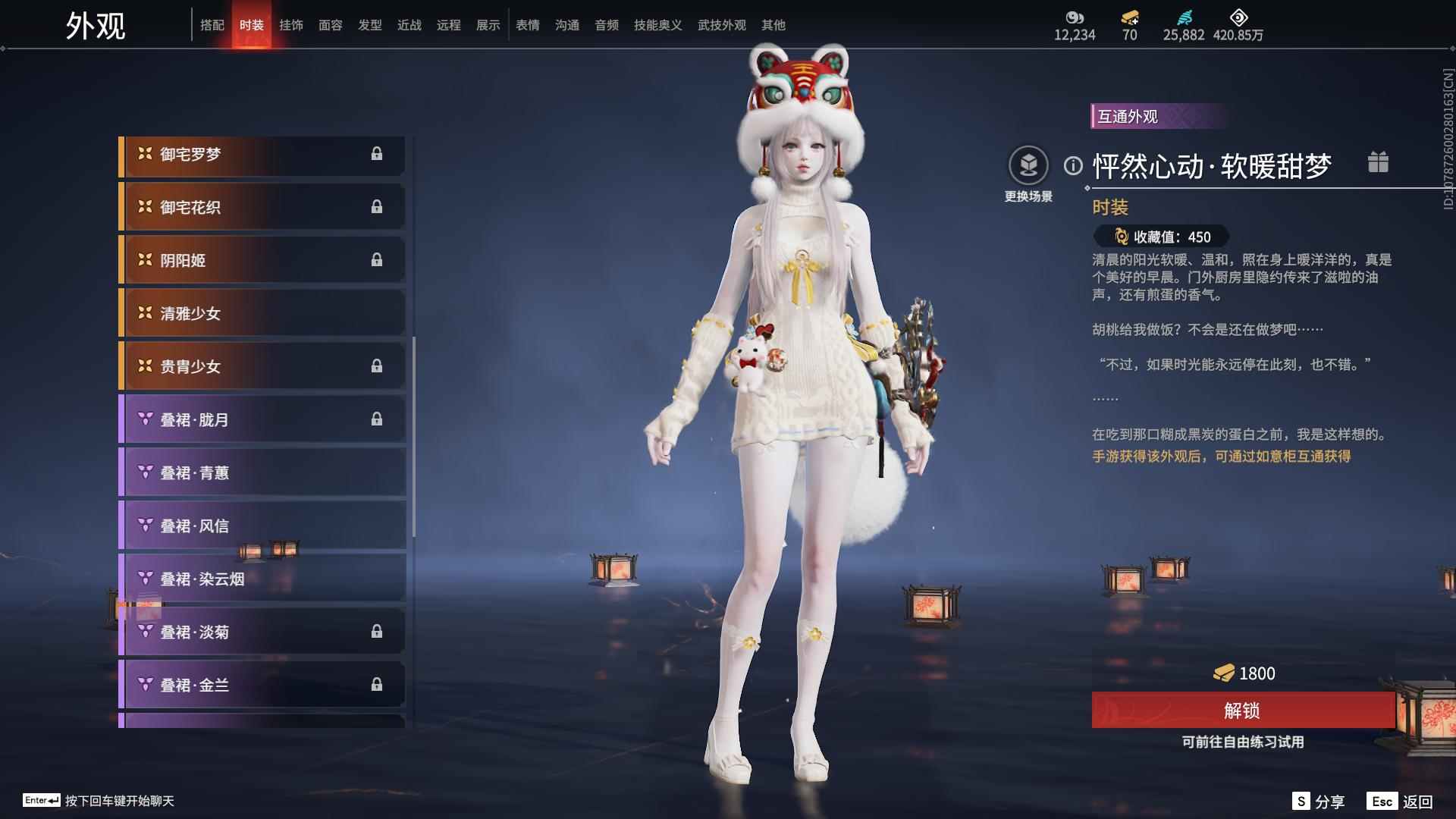Open the 武技外观 tab
Image resolution: width=1456 pixels, height=819 pixels.
(x=721, y=25)
